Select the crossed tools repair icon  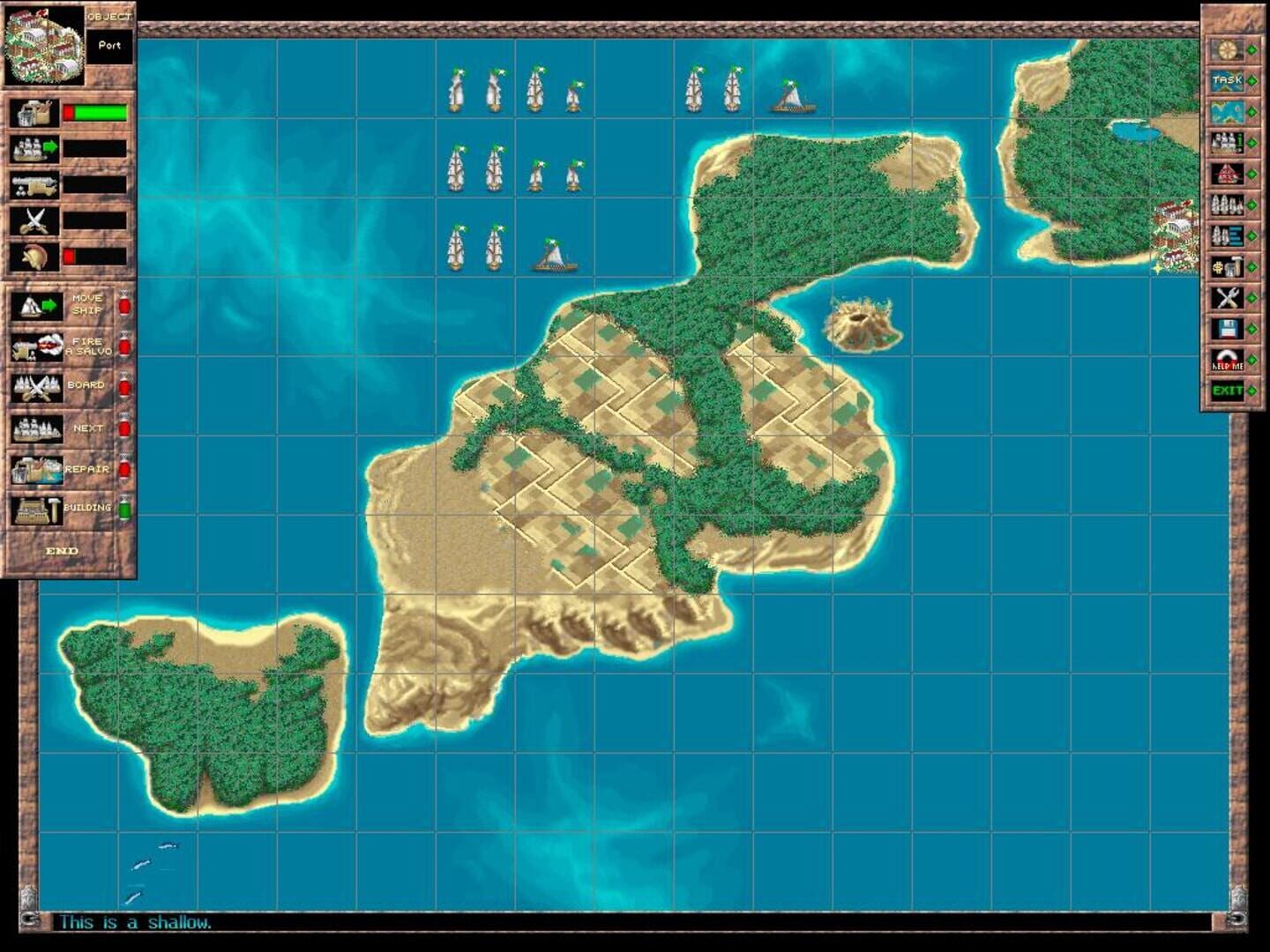pos(1226,295)
